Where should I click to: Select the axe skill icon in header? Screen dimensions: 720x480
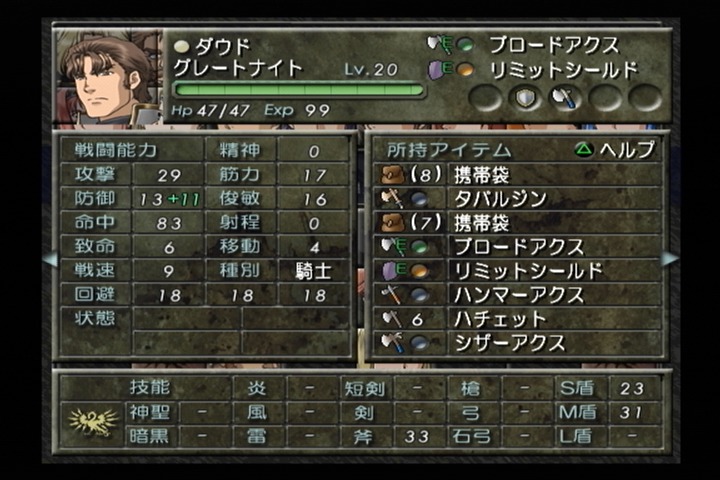[566, 97]
